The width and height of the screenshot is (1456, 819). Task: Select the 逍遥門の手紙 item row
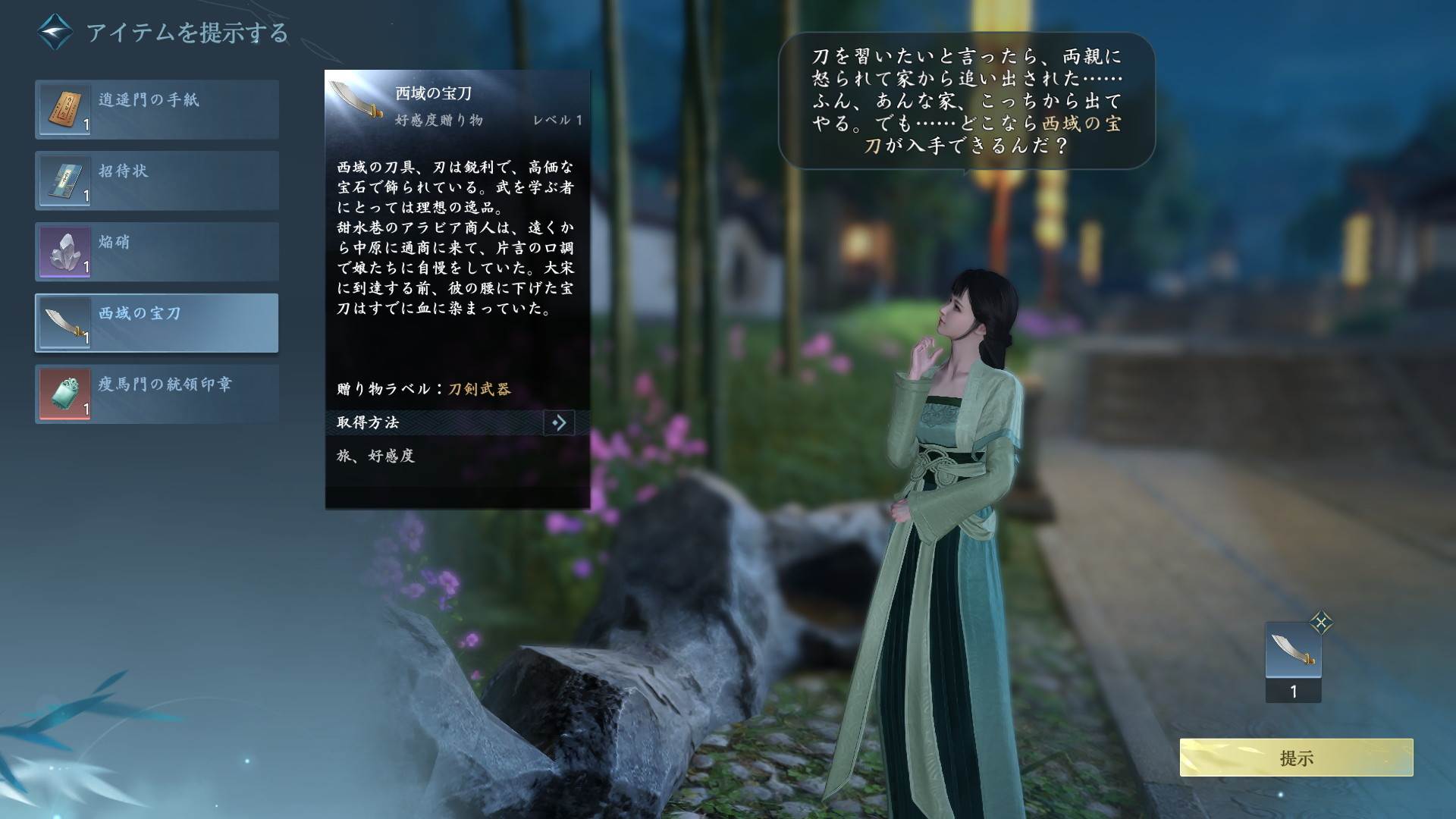[x=157, y=110]
